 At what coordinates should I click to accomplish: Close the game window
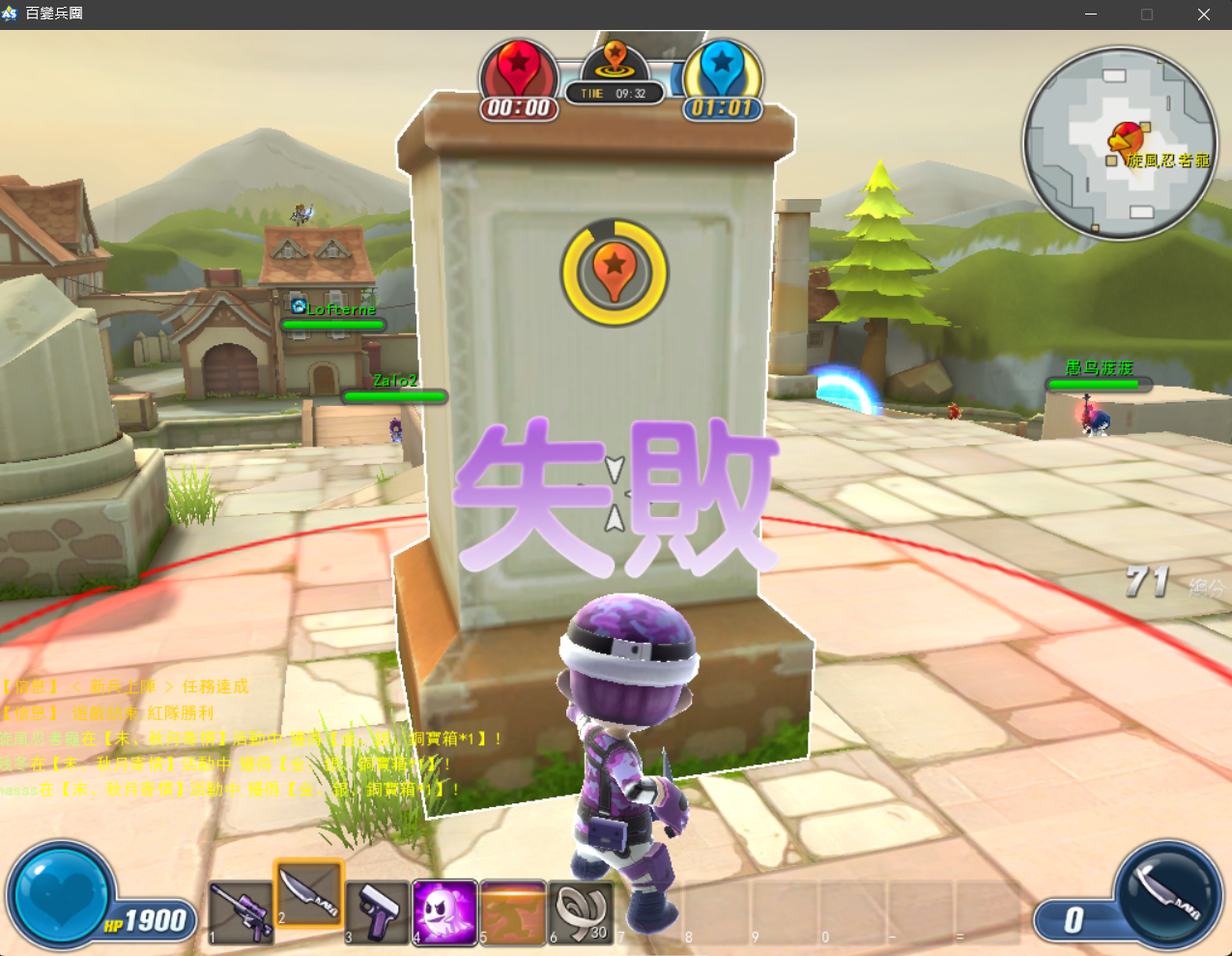pos(1203,14)
